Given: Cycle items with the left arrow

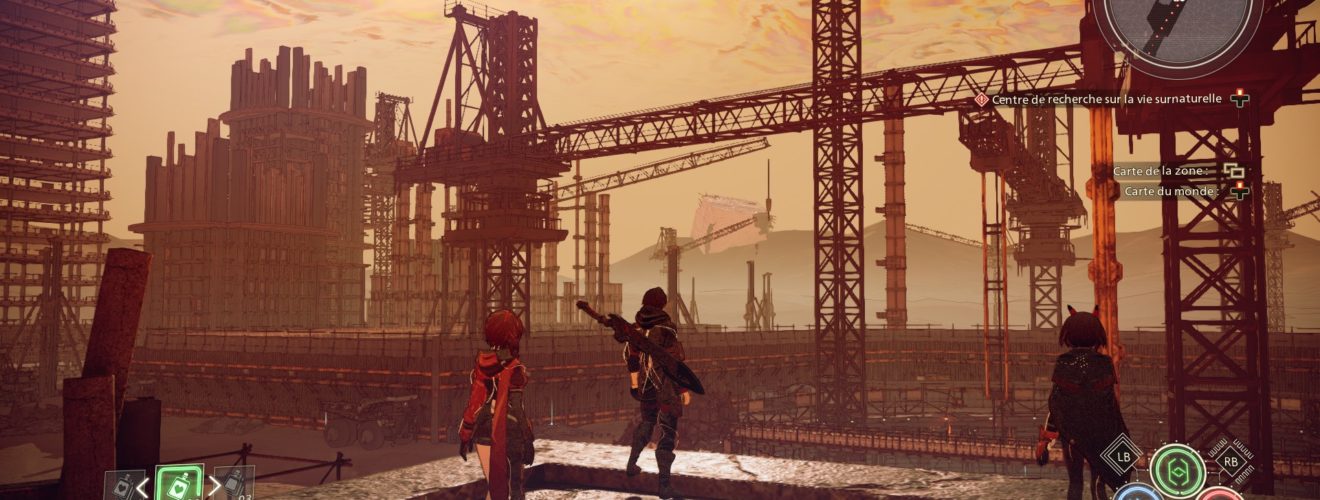Looking at the screenshot, I should [x=142, y=487].
